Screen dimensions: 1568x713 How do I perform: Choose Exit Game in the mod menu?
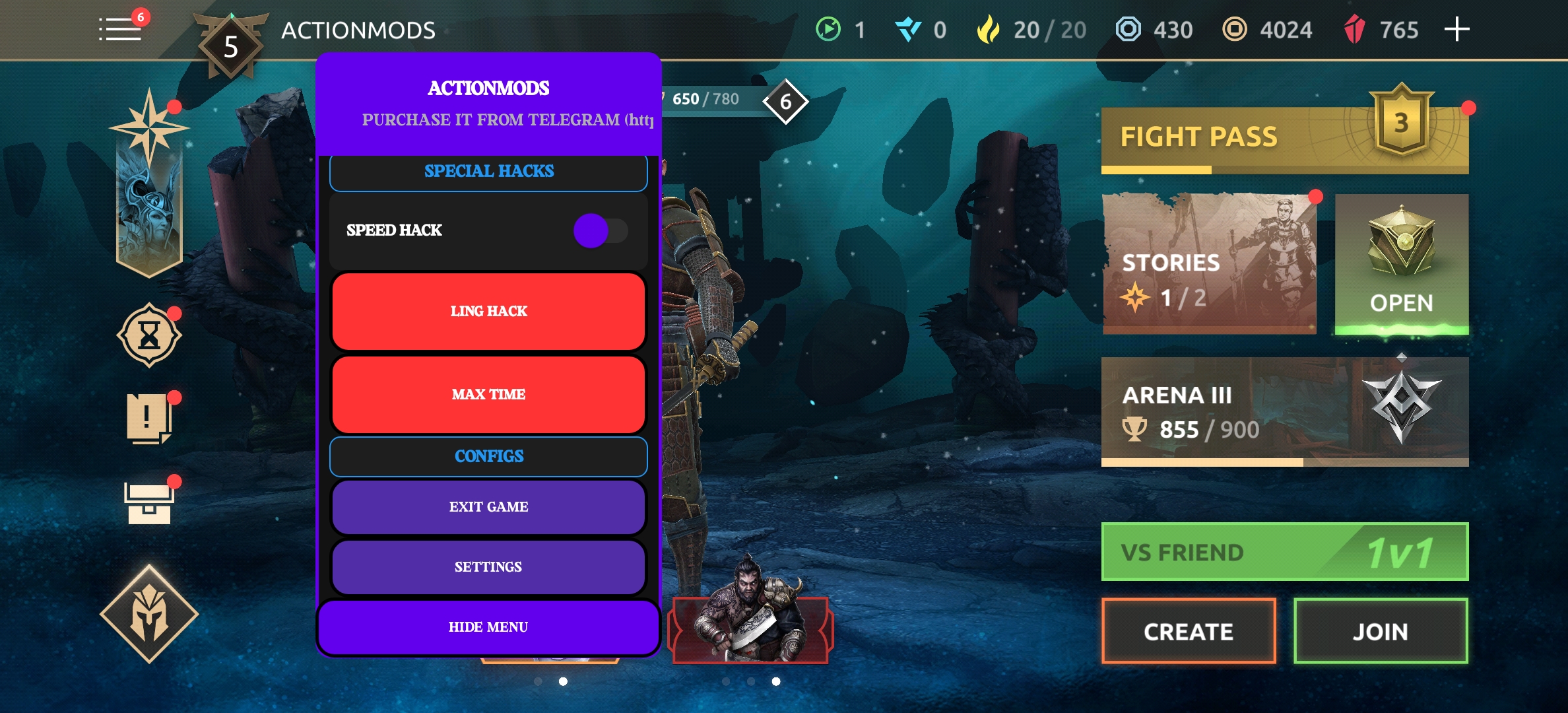(488, 506)
